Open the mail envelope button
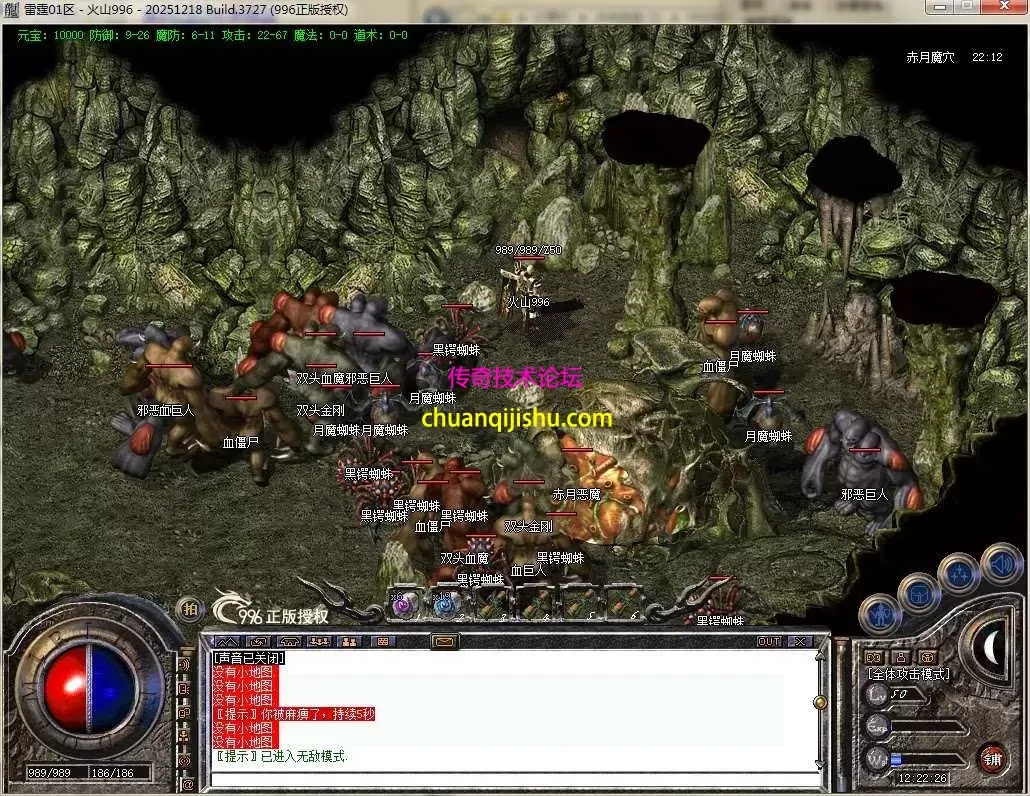 tap(444, 641)
